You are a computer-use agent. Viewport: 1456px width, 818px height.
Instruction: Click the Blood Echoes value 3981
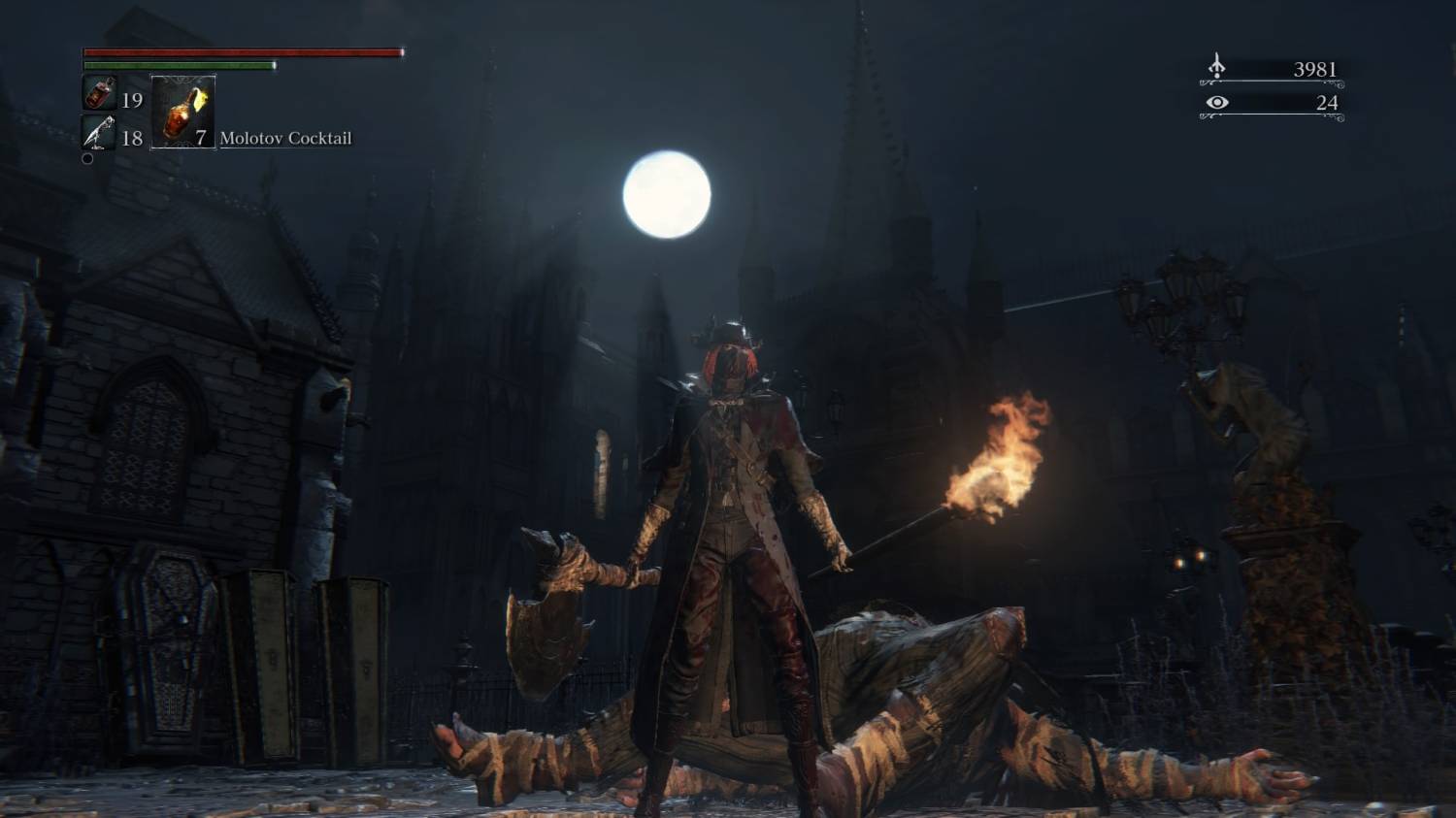1315,67
